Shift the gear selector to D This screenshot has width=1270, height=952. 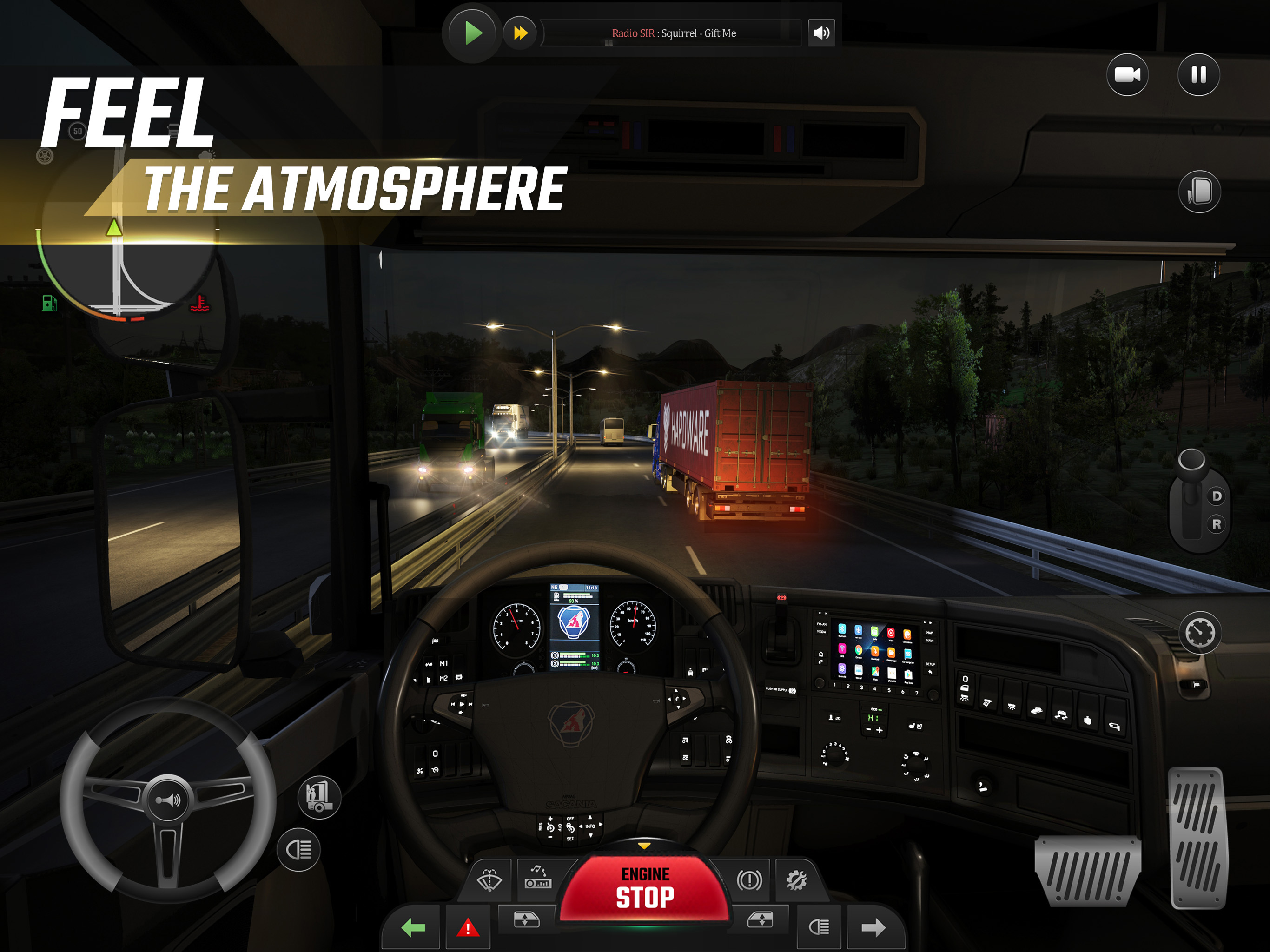coord(1216,496)
